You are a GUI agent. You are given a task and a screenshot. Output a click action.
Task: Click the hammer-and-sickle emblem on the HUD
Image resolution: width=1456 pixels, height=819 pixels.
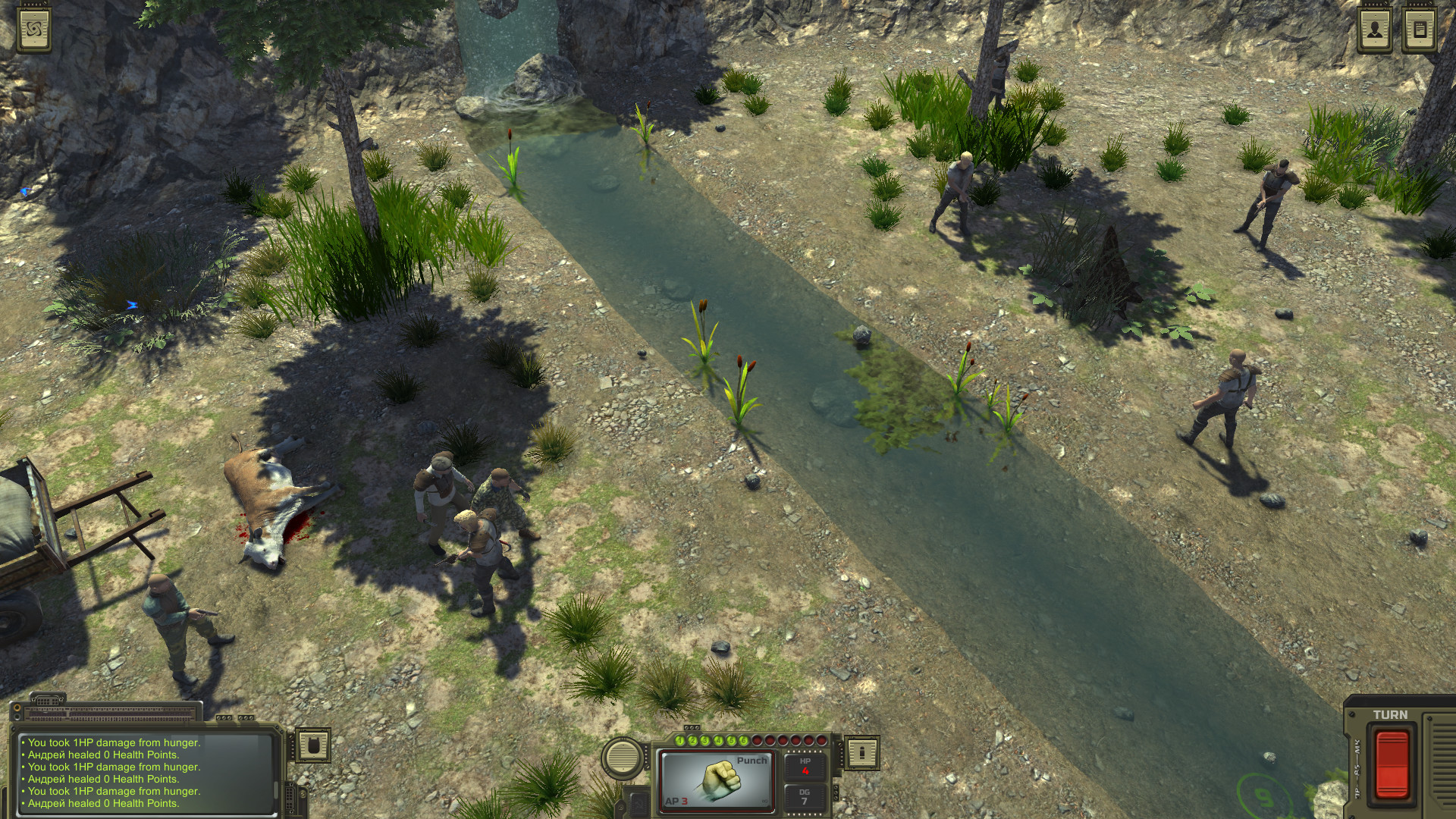tap(639, 805)
